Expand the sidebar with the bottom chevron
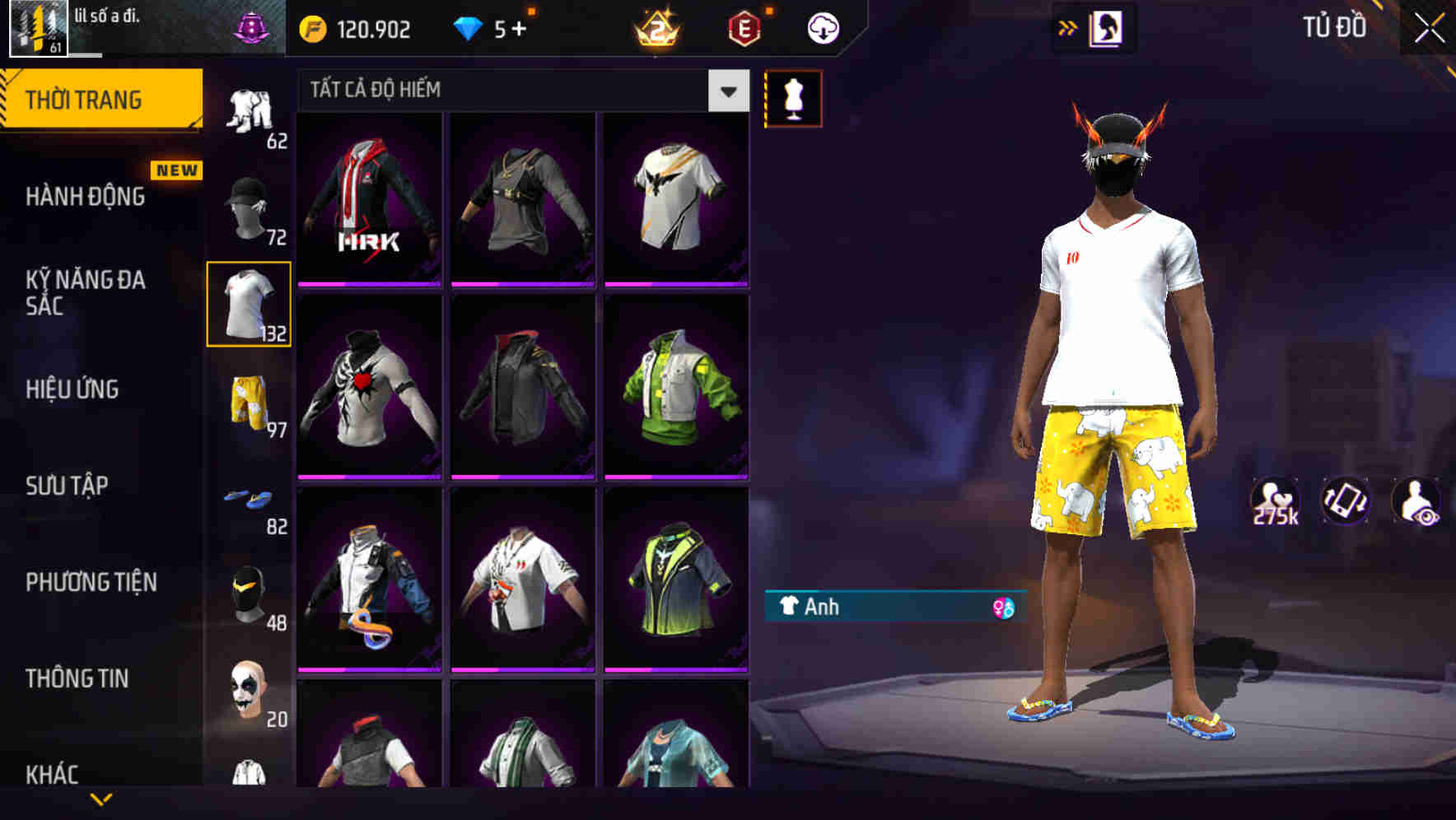Image resolution: width=1456 pixels, height=820 pixels. pyautogui.click(x=101, y=800)
